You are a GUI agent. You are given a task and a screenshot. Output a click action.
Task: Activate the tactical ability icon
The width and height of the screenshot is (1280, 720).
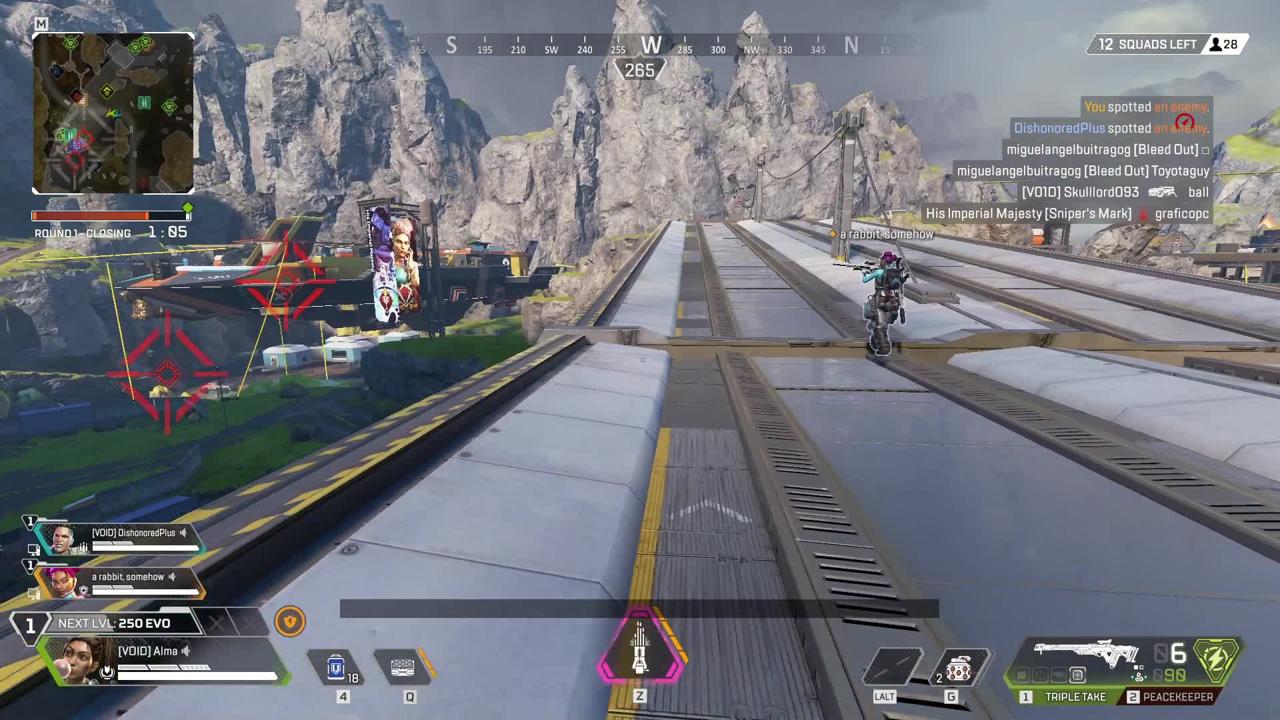click(403, 666)
